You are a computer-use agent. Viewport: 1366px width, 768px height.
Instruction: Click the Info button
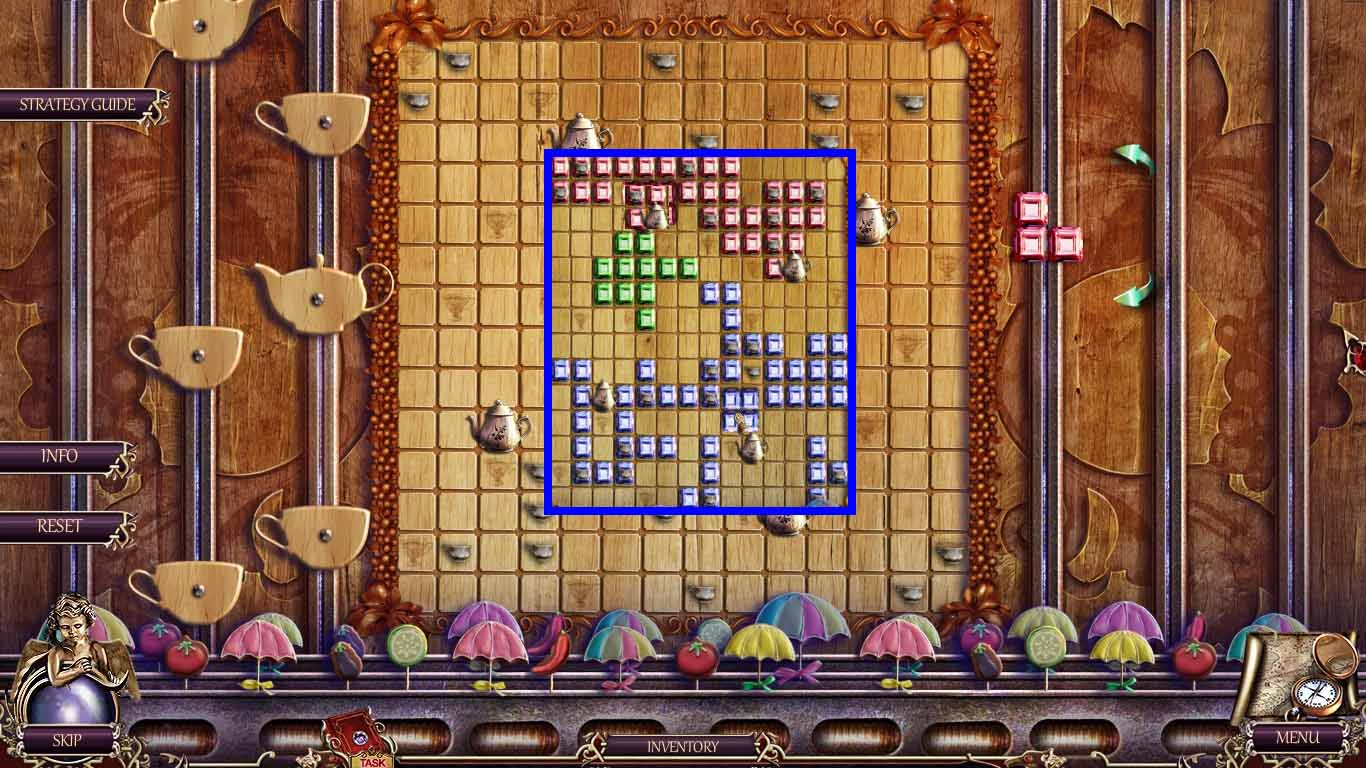click(x=58, y=456)
